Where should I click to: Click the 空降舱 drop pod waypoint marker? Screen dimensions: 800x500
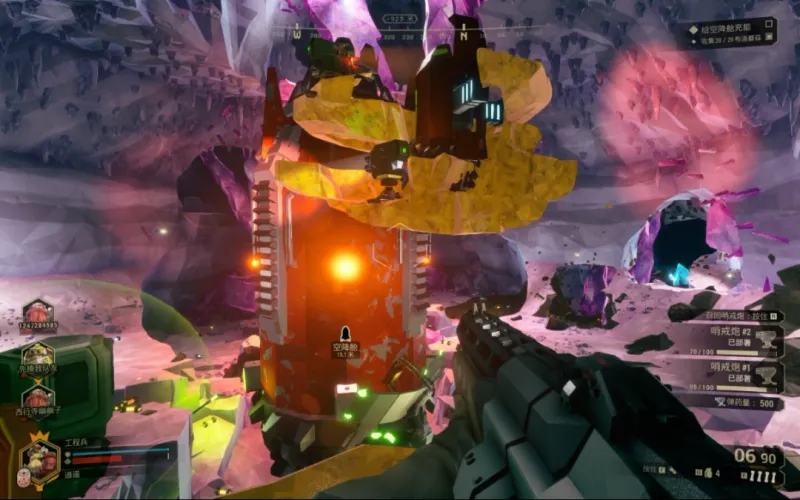tap(346, 334)
